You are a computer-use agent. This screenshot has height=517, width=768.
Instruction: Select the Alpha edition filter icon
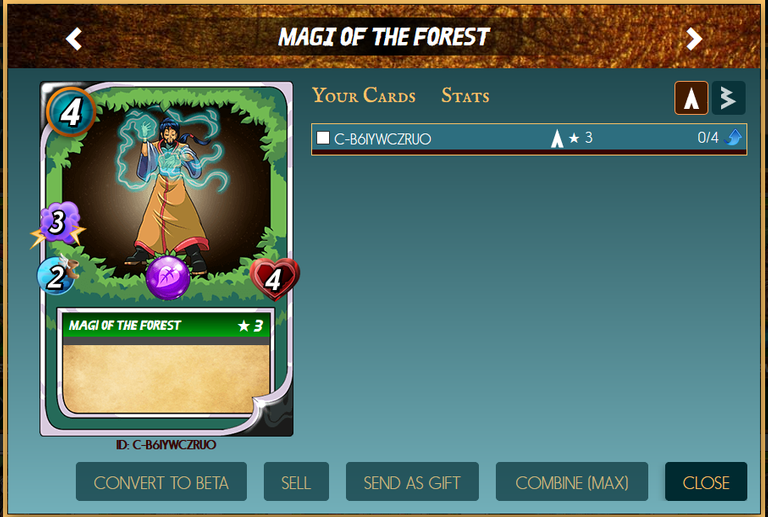click(692, 98)
